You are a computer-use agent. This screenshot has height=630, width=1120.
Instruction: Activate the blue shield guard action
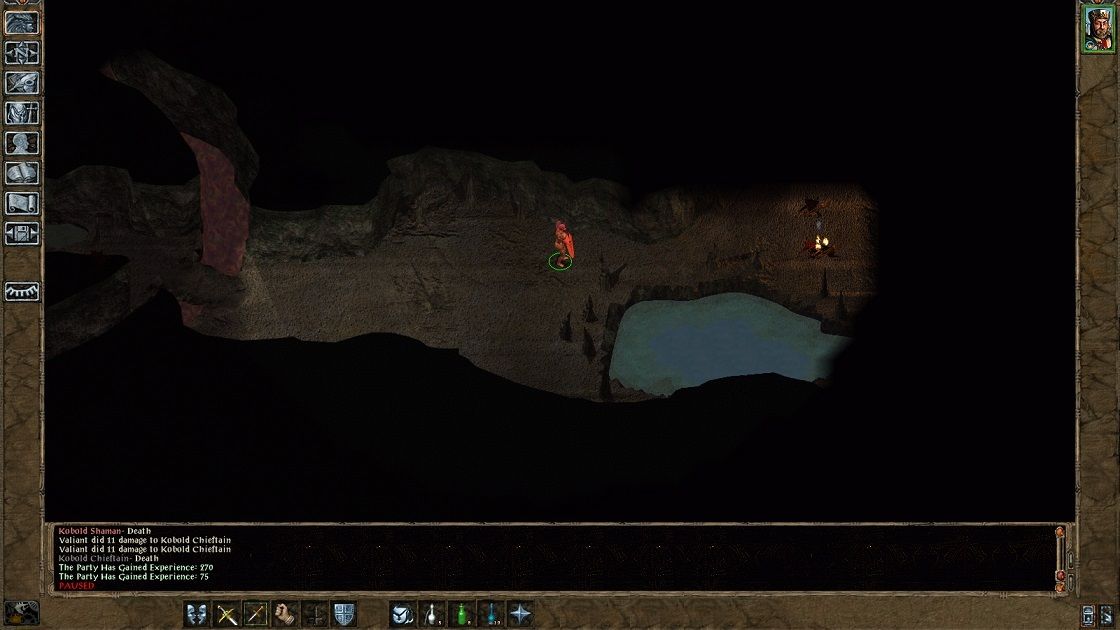(x=344, y=614)
